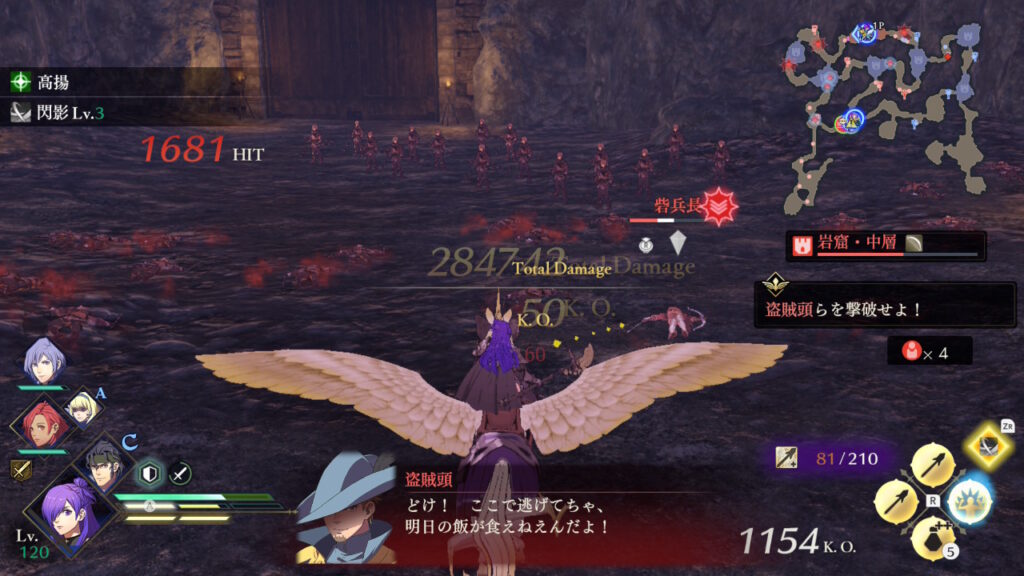Select the headband adjutant portrait
The height and width of the screenshot is (576, 1024).
pos(103,462)
